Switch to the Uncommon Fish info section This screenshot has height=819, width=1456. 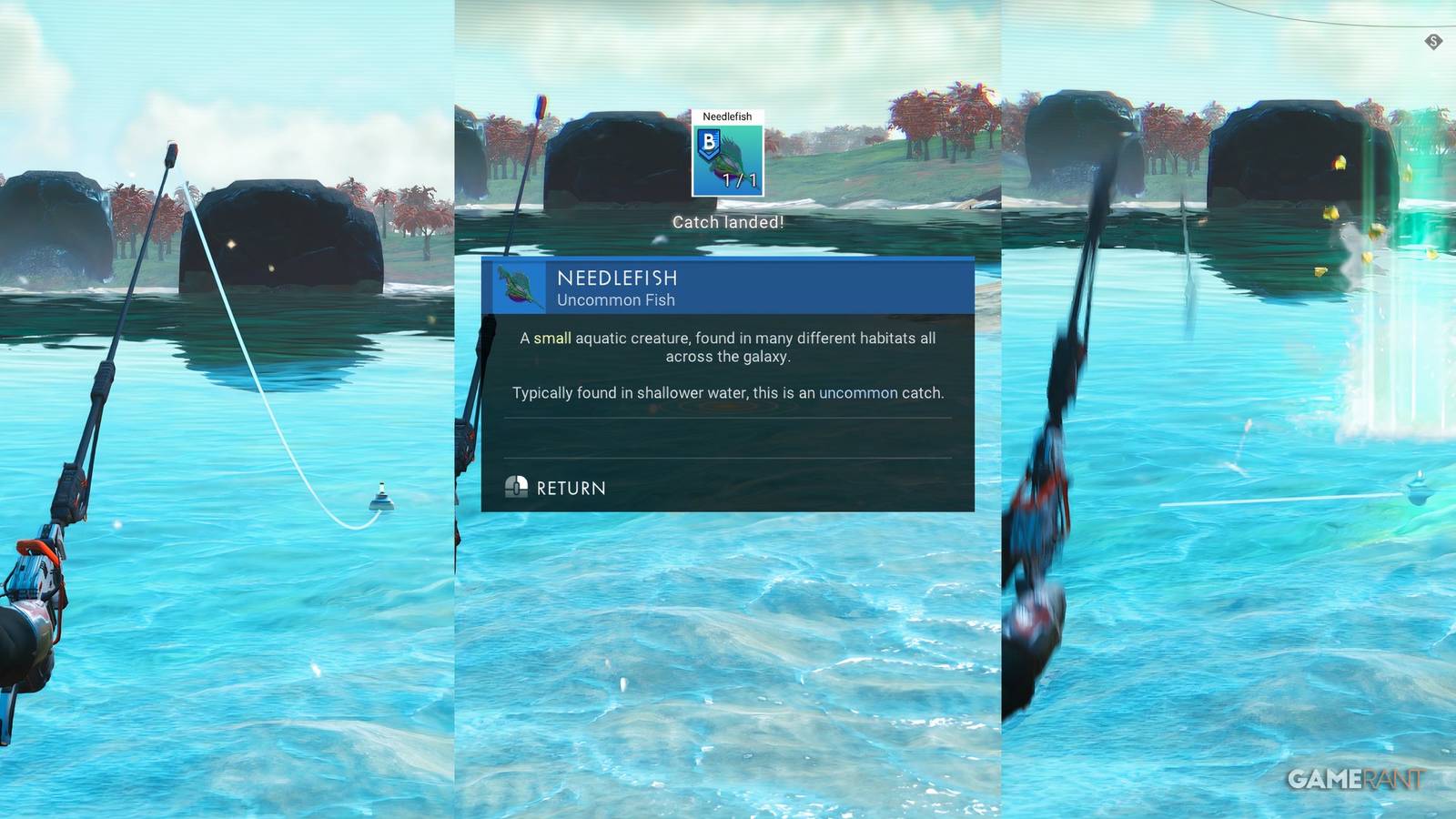pyautogui.click(x=617, y=300)
